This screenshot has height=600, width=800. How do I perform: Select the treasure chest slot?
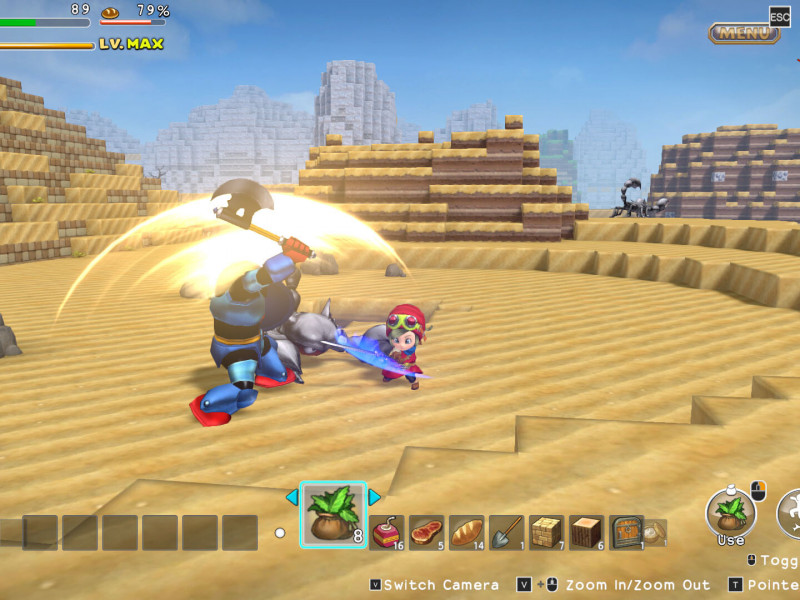[627, 532]
